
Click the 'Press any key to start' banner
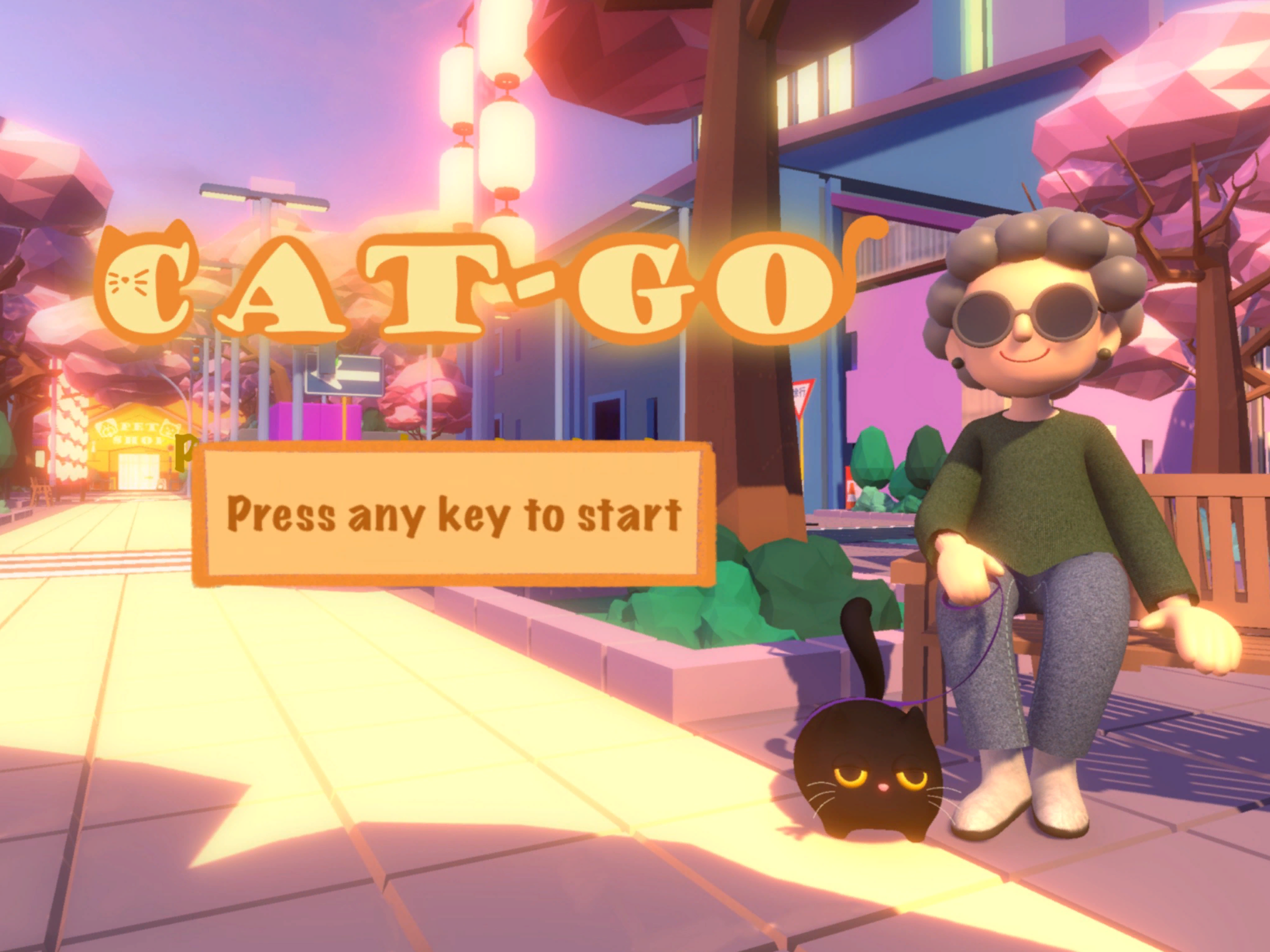454,514
